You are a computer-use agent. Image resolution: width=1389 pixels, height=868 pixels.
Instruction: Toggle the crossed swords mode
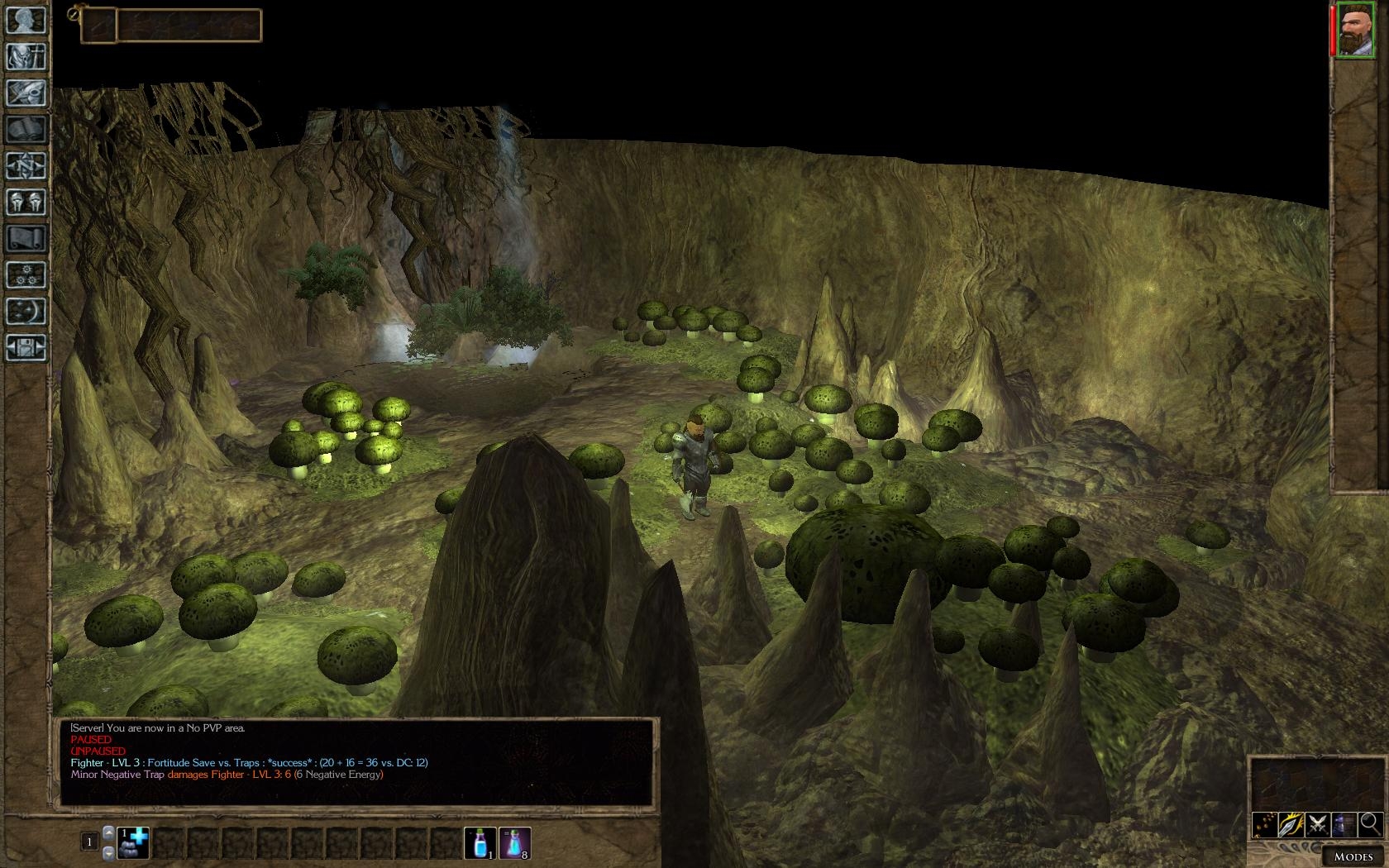coord(1318,823)
